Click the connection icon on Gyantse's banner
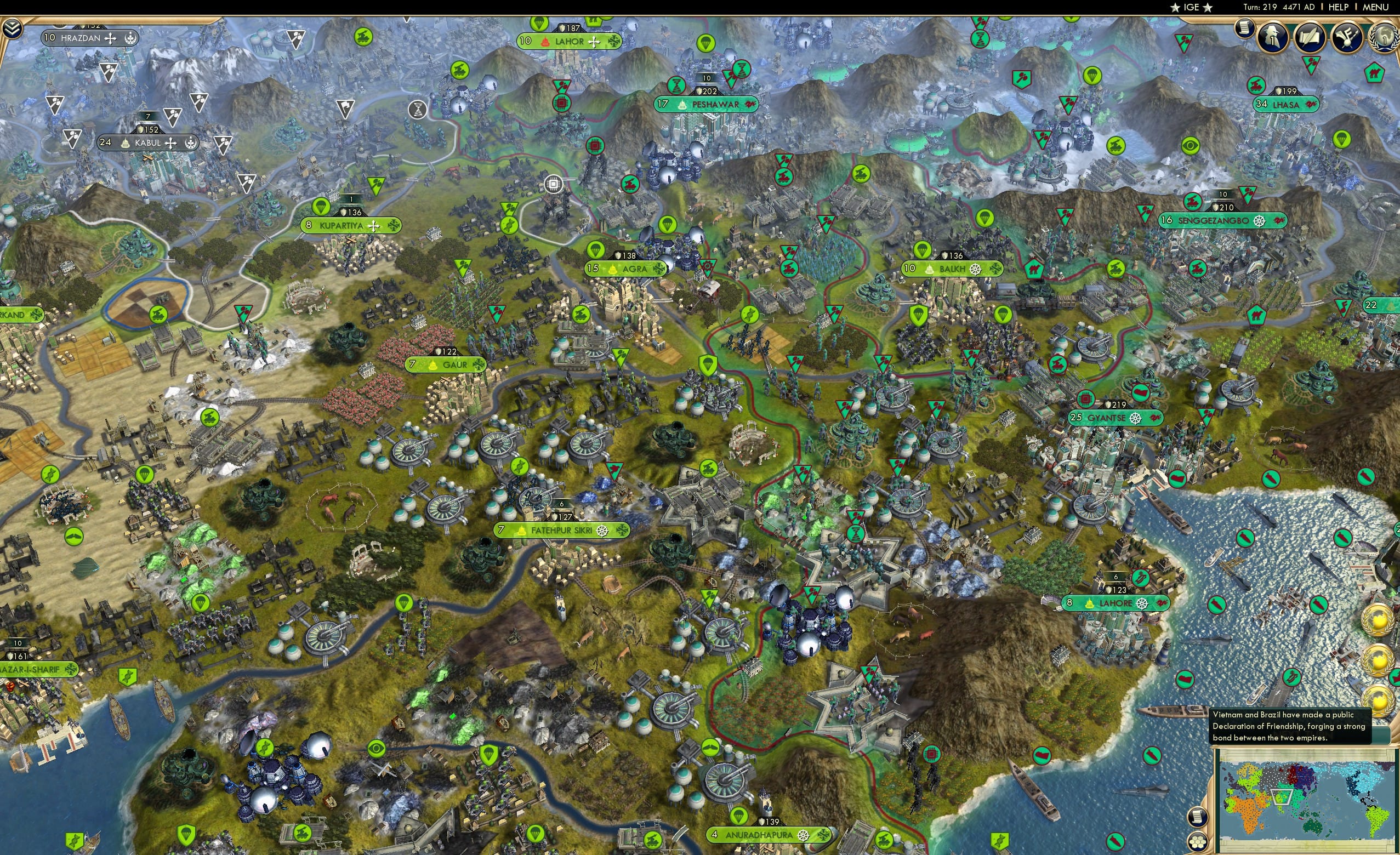This screenshot has height=855, width=1400. point(1155,419)
